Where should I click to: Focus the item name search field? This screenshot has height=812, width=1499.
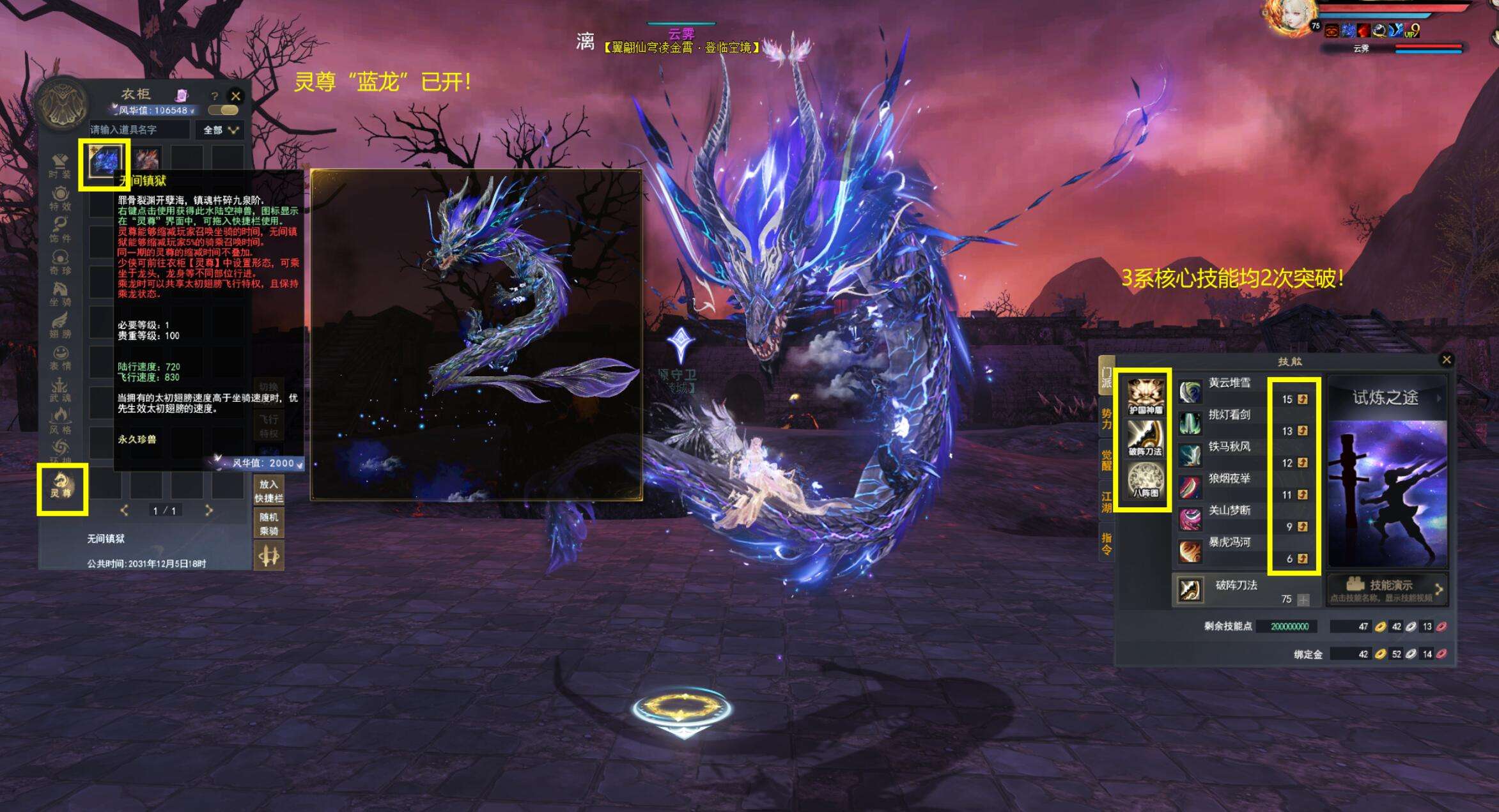(x=139, y=130)
